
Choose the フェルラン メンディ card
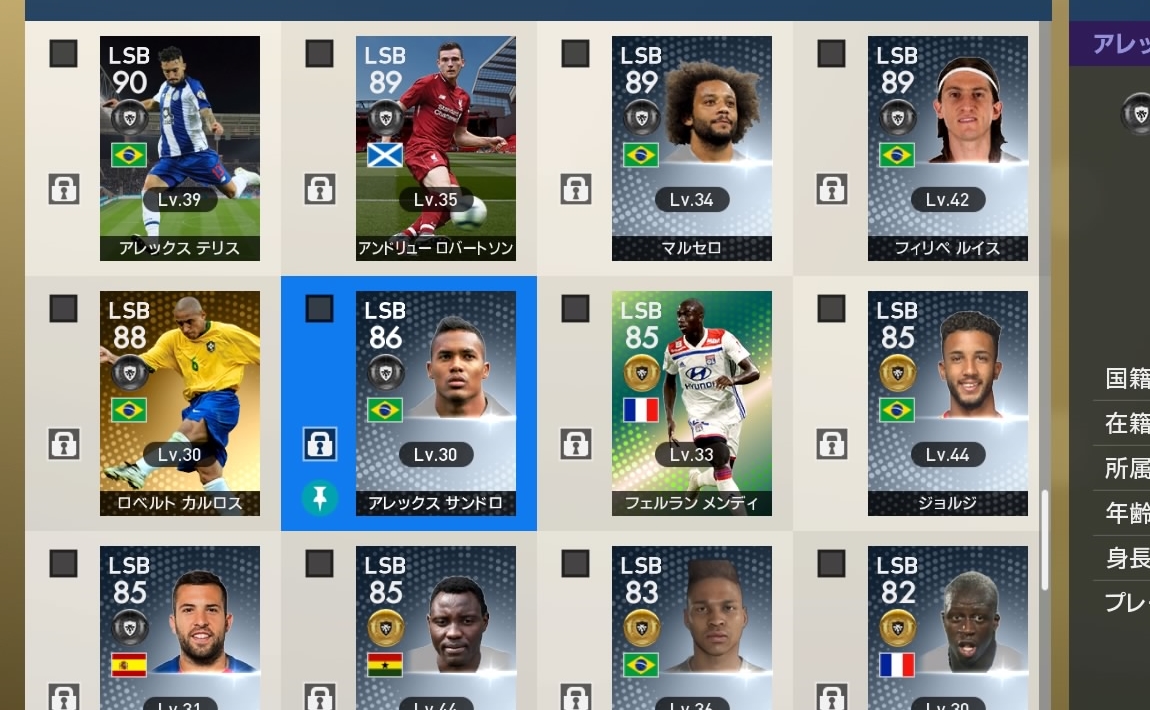point(692,403)
